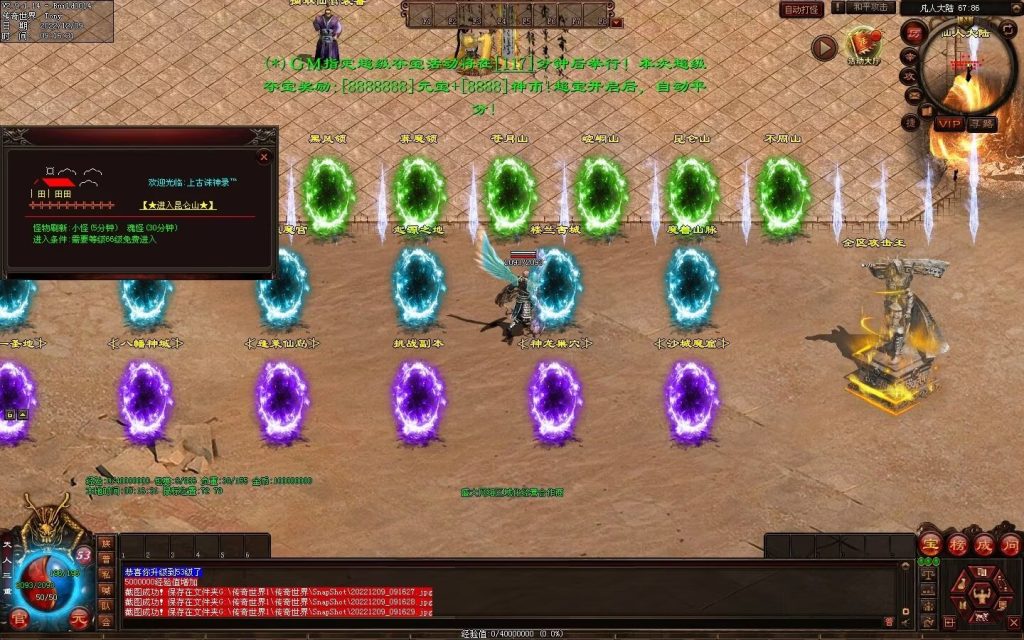Image resolution: width=1024 pixels, height=640 pixels.
Task: Switch the 和平攻击 attack mode
Action: coord(871,8)
